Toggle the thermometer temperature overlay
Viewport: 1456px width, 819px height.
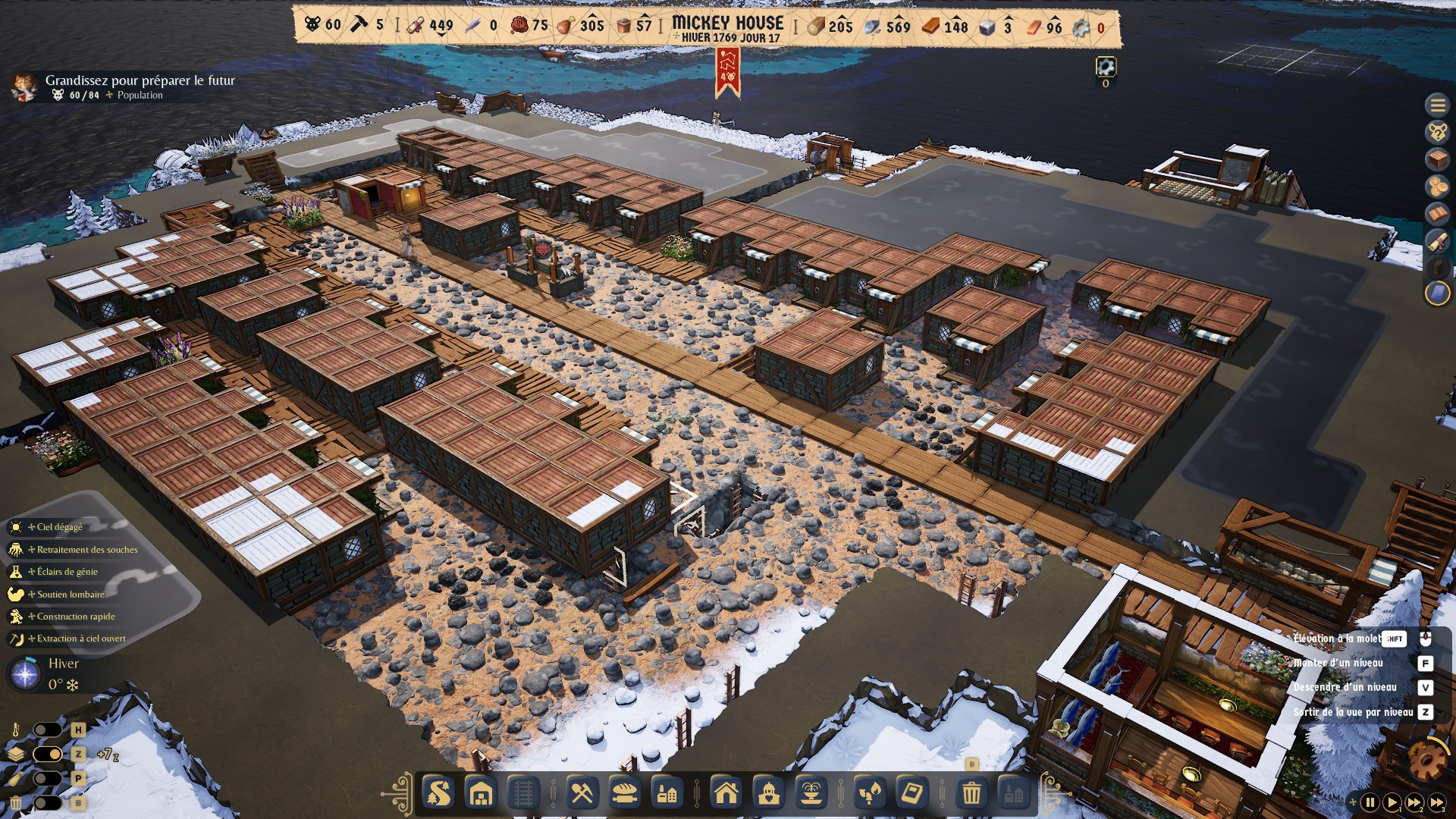(47, 730)
